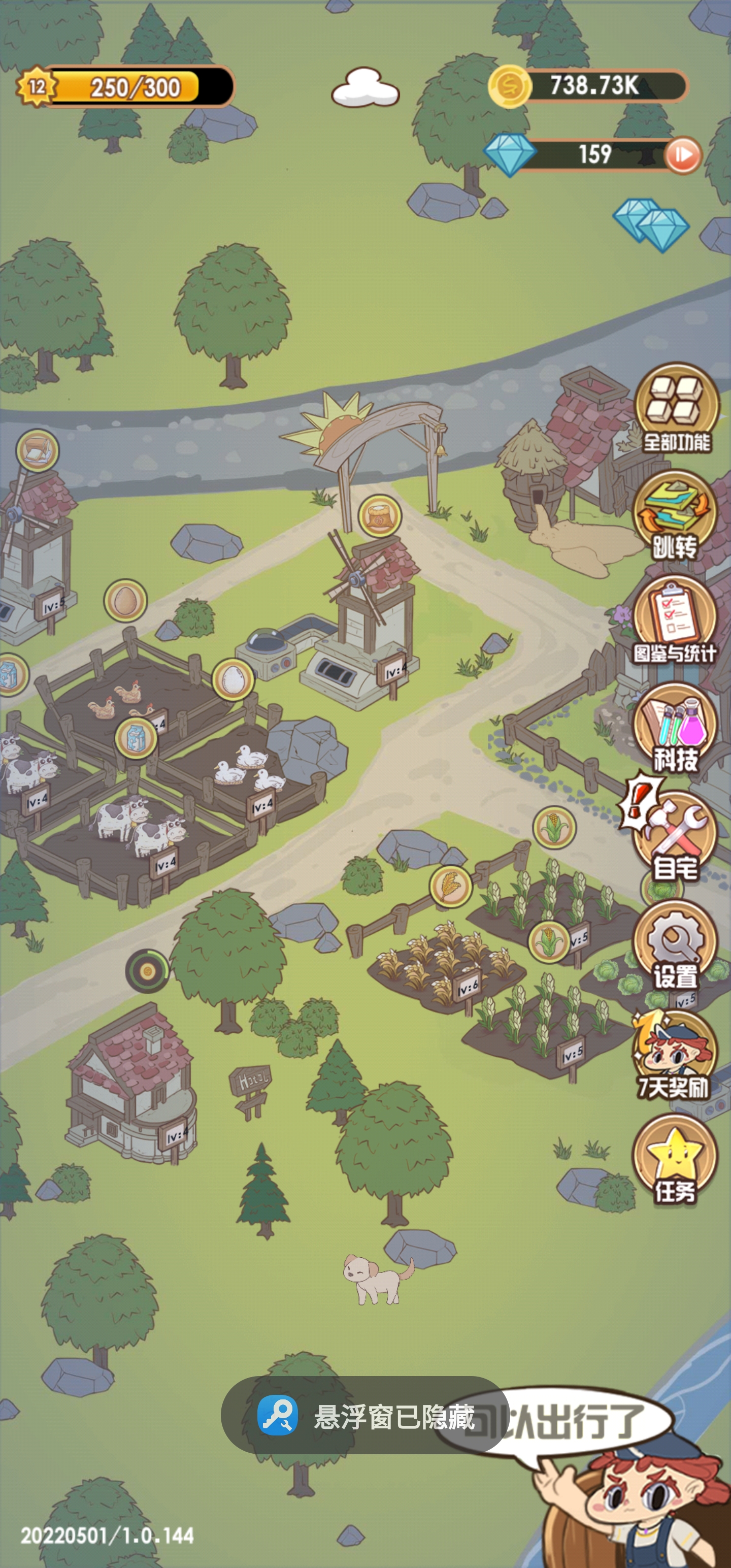Tap the weather cloud icon
This screenshot has height=1568, width=731.
click(x=365, y=88)
